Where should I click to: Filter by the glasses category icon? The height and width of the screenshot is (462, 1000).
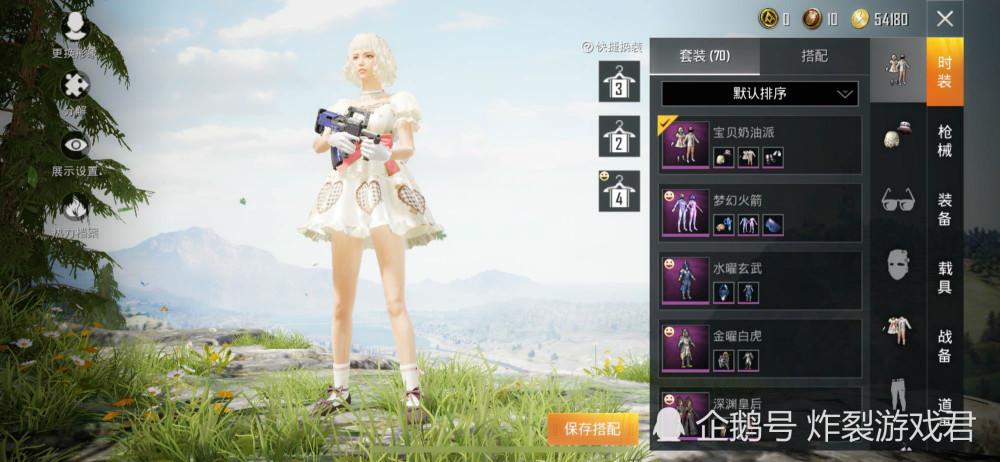(898, 200)
